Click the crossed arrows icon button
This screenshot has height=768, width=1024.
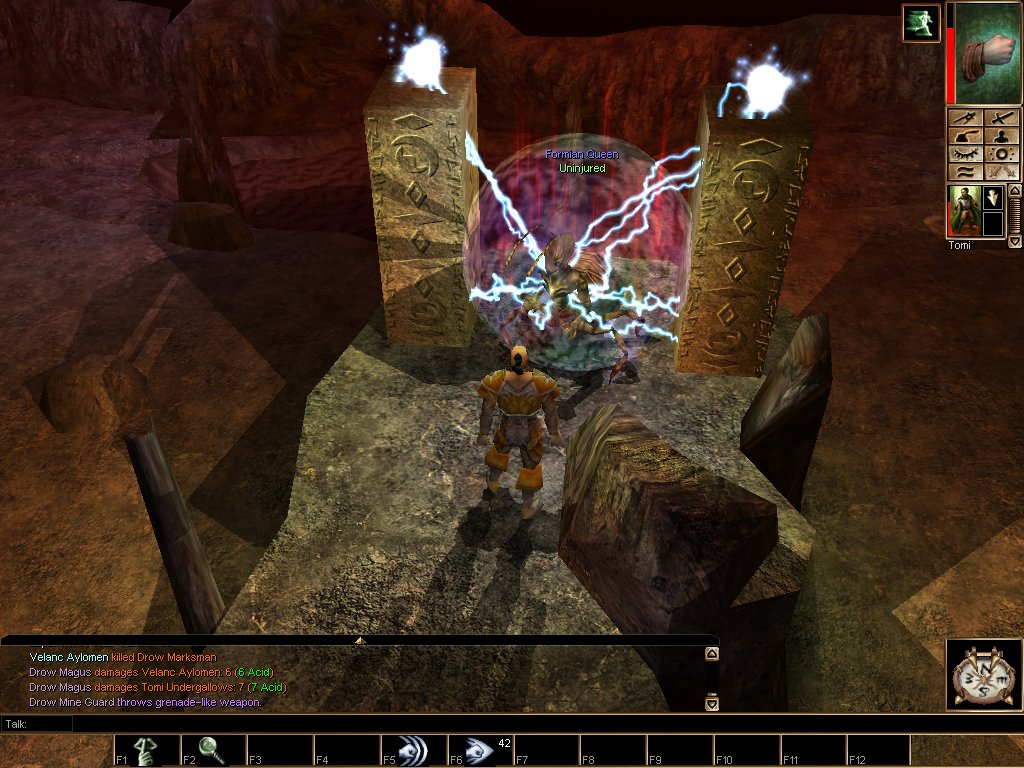[1001, 172]
